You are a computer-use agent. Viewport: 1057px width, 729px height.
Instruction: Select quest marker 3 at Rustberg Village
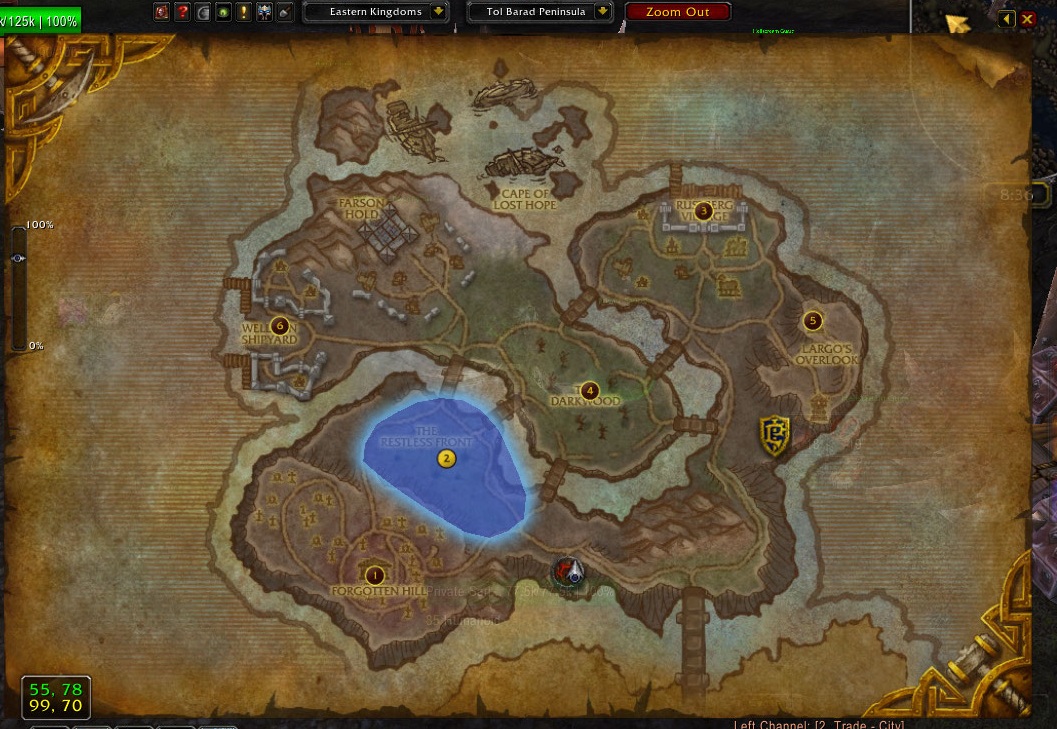(x=703, y=211)
